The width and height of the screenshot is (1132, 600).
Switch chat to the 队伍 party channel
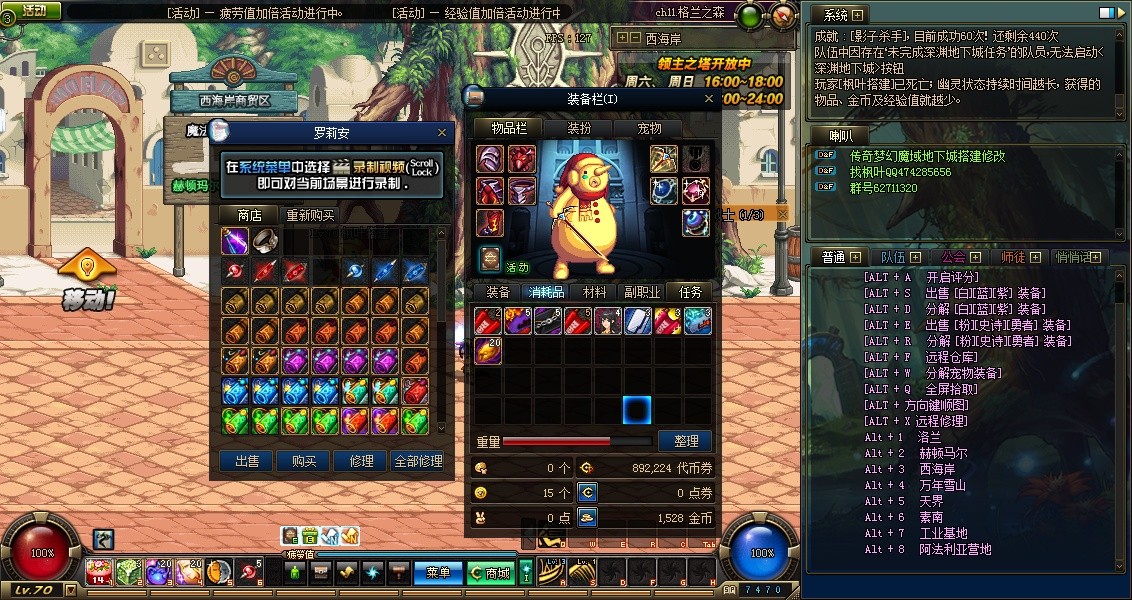[x=893, y=257]
